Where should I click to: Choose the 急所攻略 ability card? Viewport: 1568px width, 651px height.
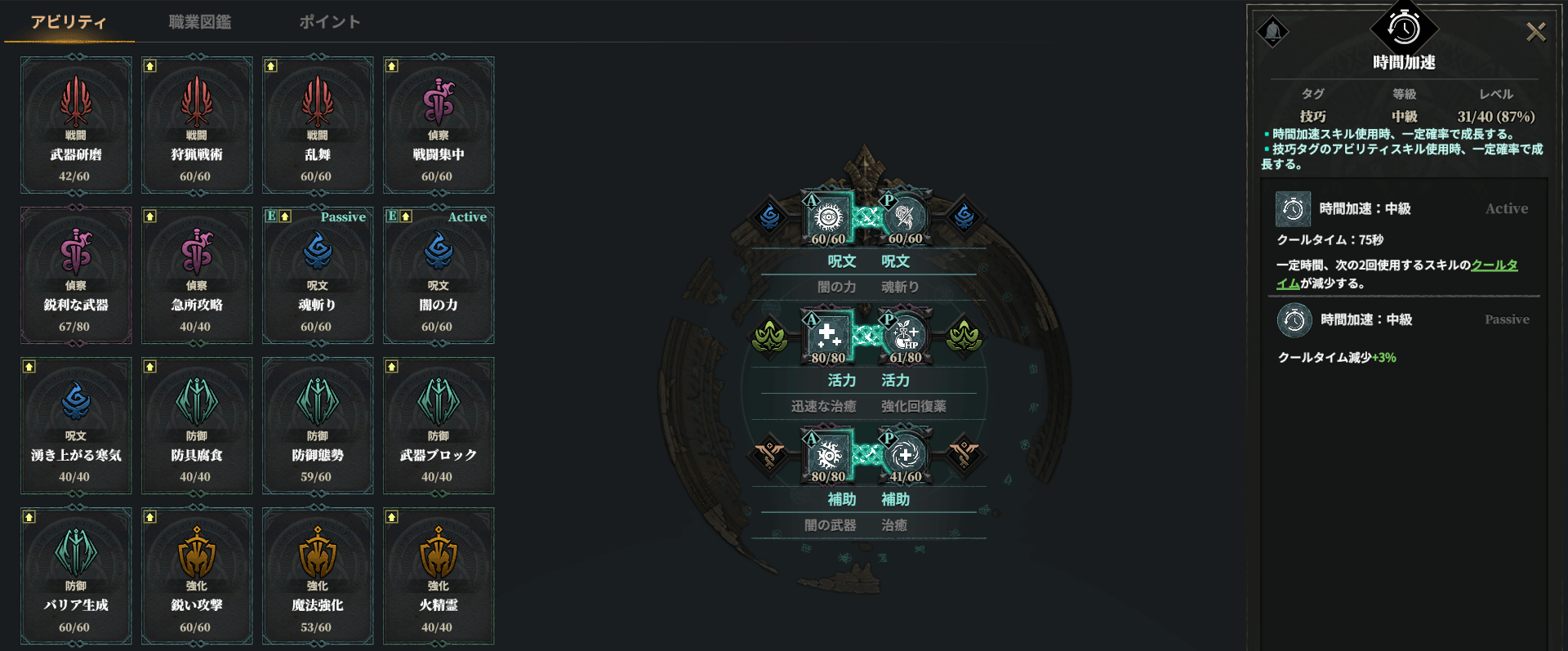[197, 275]
